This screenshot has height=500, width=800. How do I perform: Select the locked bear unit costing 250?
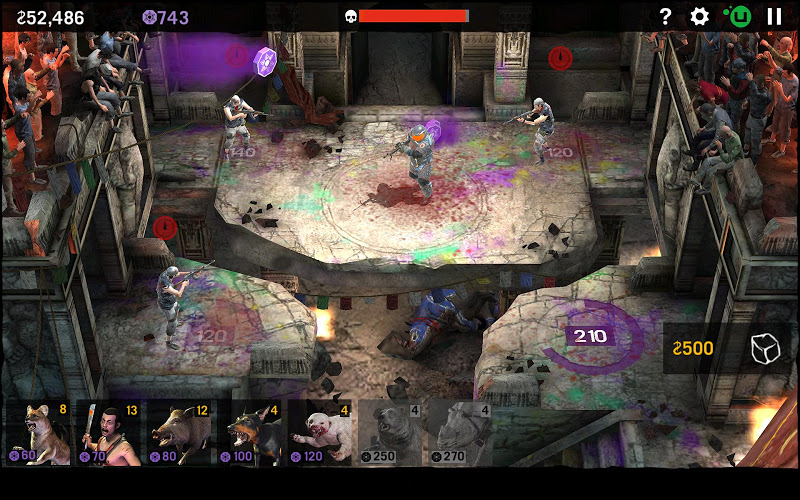pos(391,433)
